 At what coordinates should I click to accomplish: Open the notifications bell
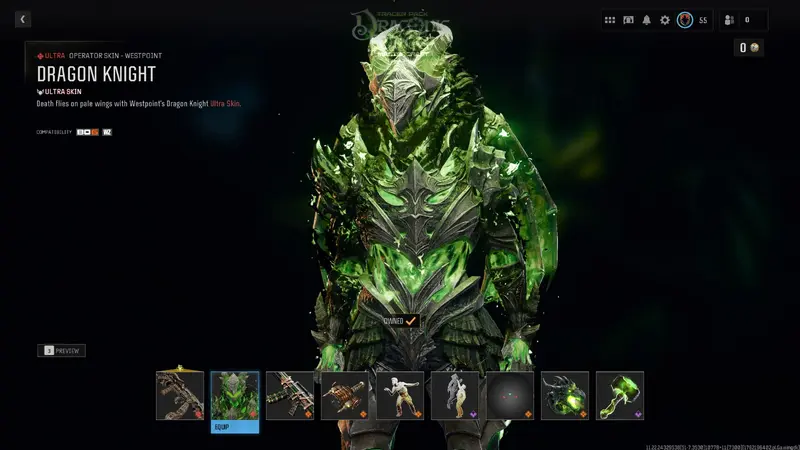pyautogui.click(x=646, y=20)
